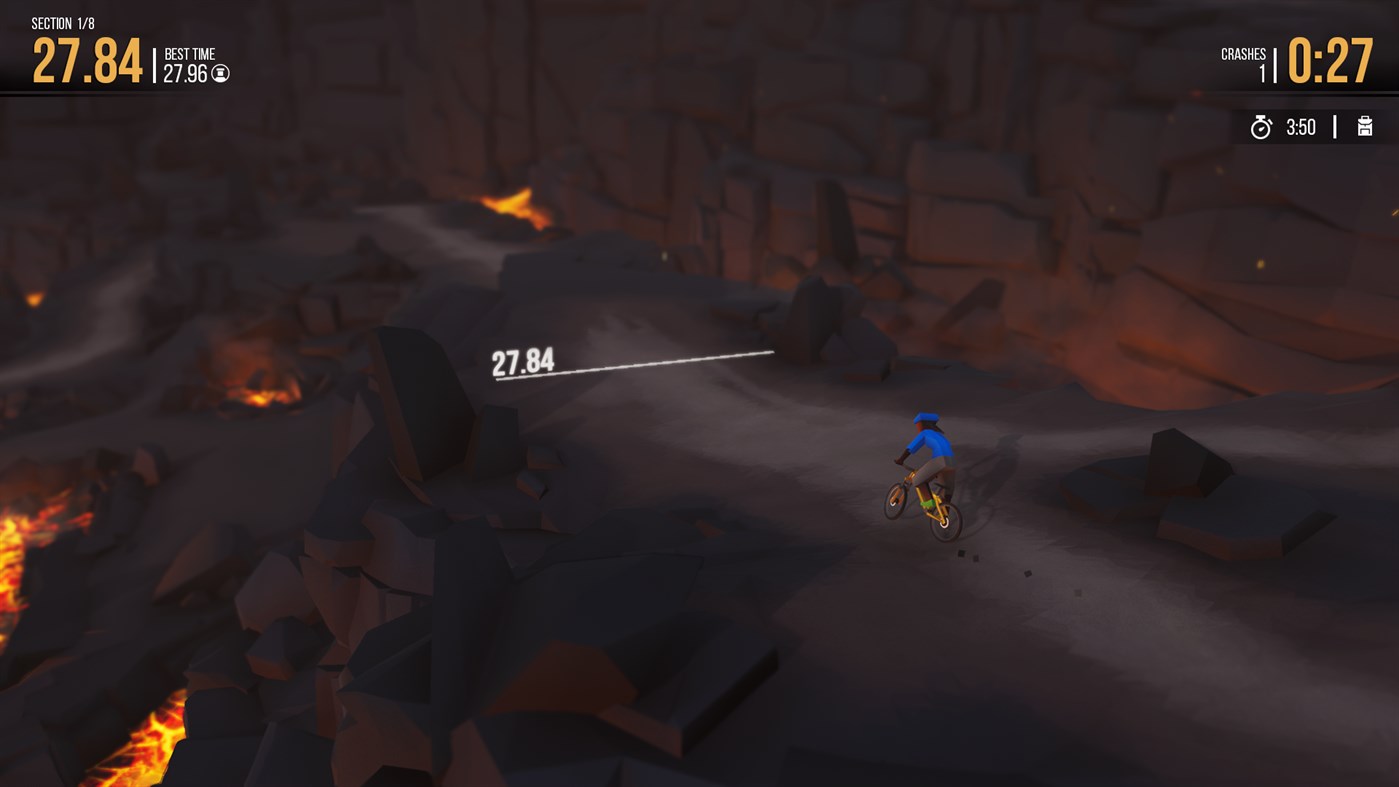Click the 27.84 checkpoint marker on trail
The width and height of the screenshot is (1399, 787).
click(x=522, y=362)
